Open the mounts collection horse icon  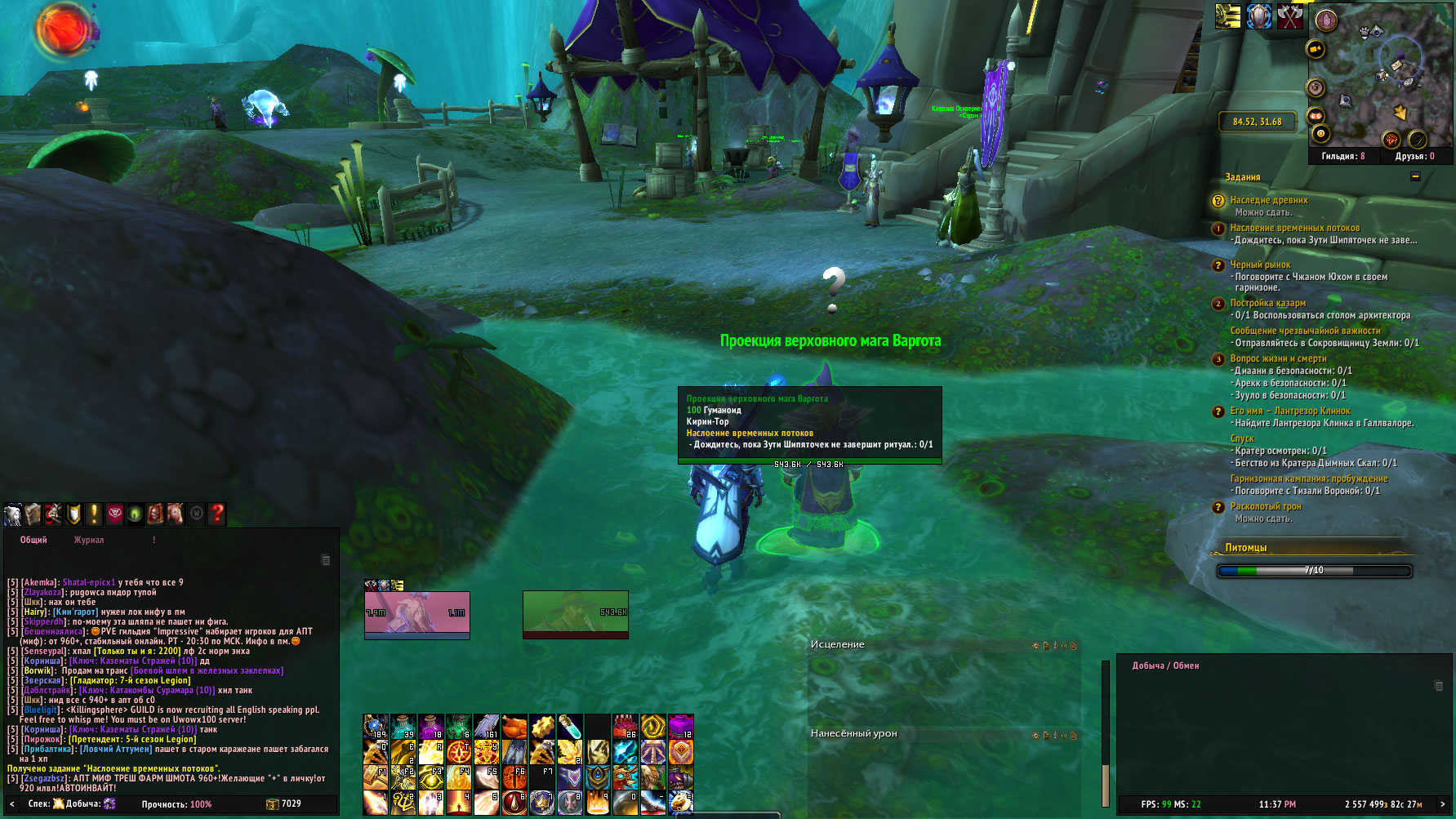point(176,514)
